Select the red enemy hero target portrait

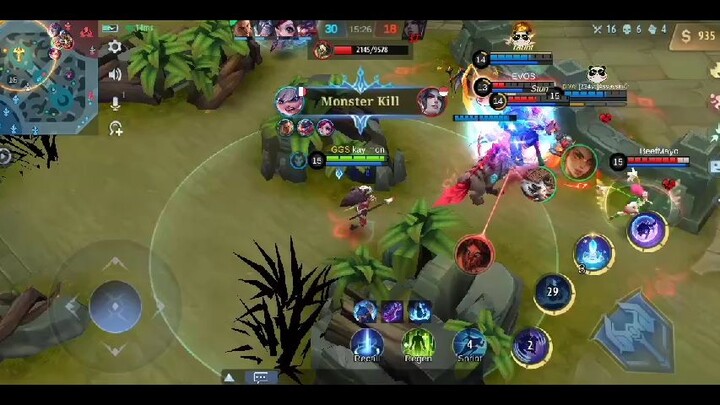tap(474, 253)
